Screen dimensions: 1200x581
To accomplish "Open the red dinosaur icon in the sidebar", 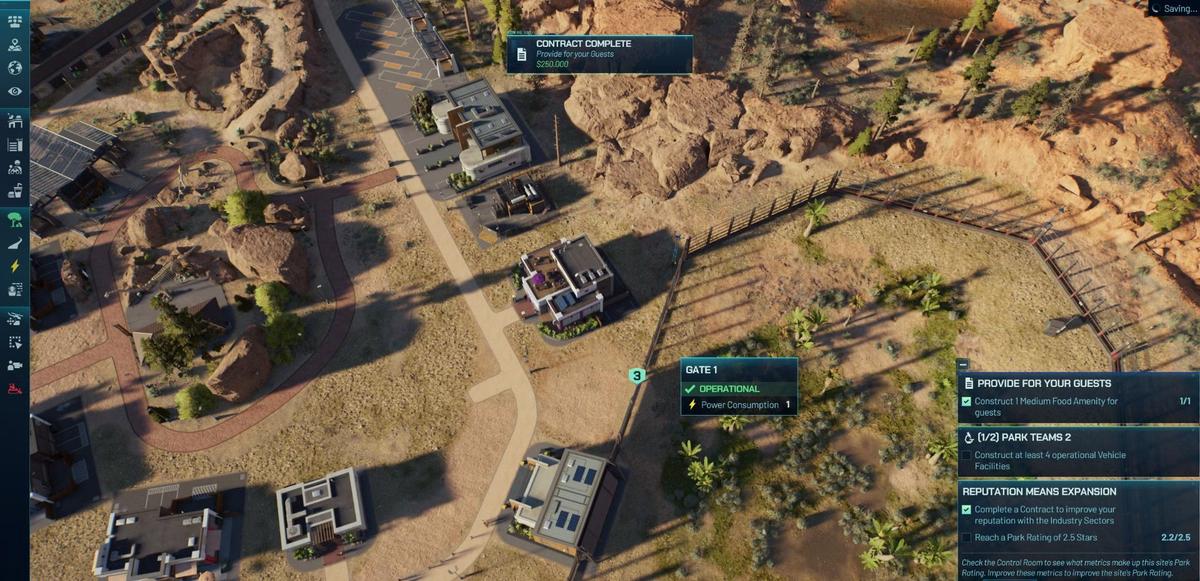I will click(15, 388).
